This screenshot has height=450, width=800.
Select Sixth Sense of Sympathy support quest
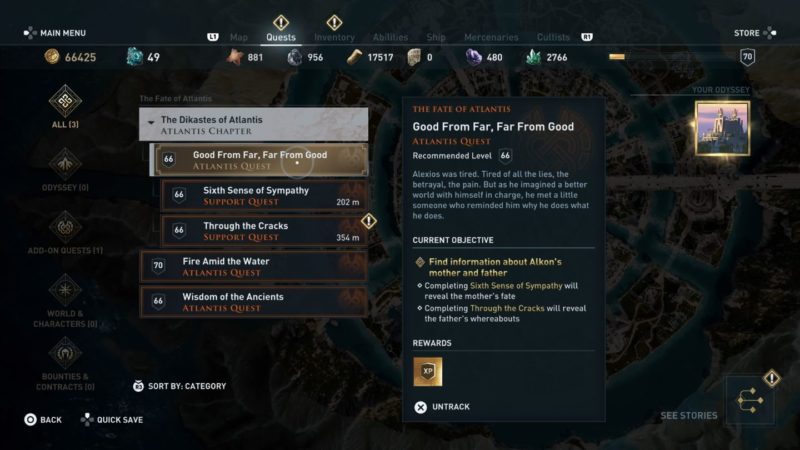point(263,195)
